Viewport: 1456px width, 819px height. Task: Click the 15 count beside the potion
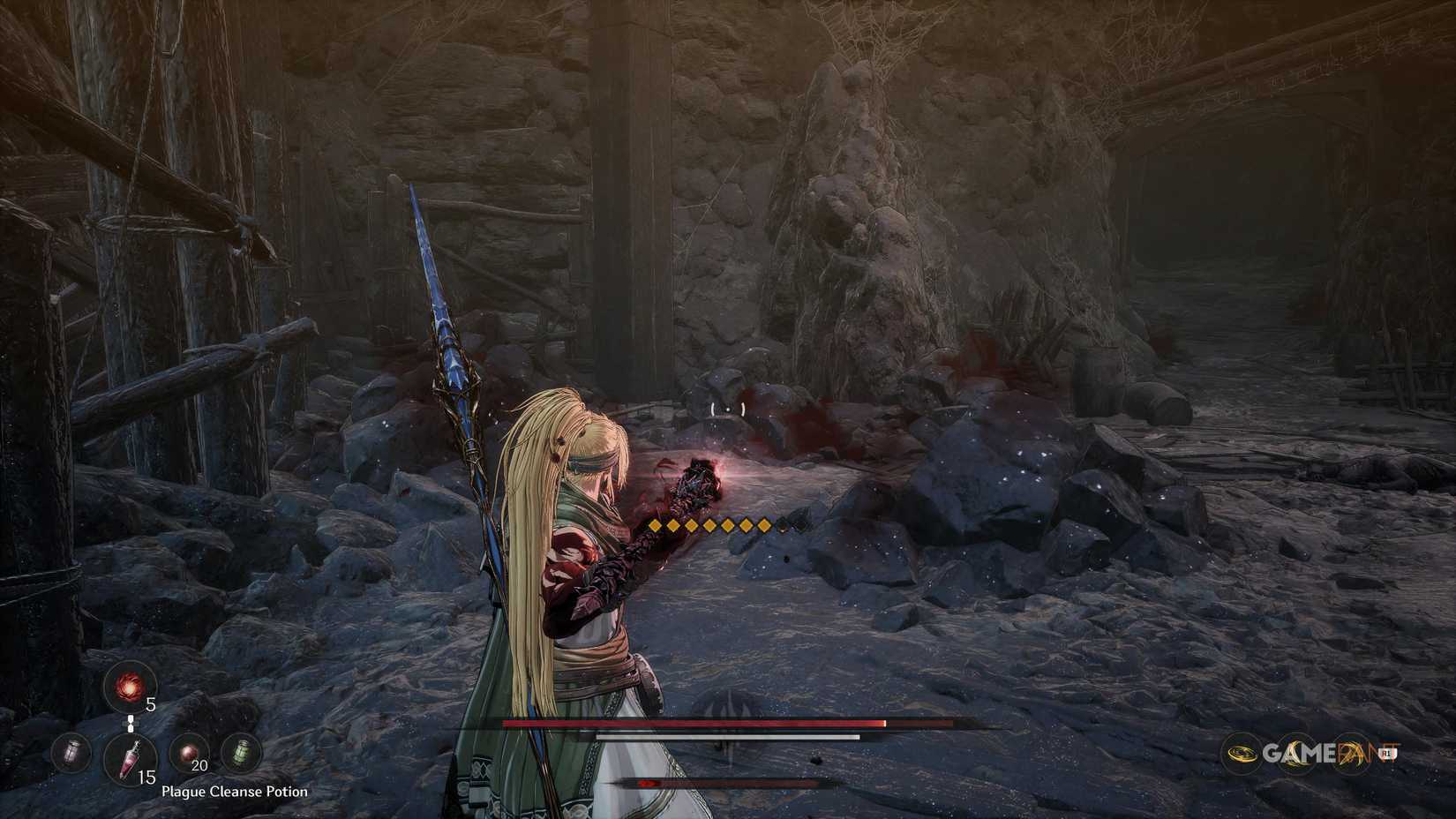coord(146,777)
